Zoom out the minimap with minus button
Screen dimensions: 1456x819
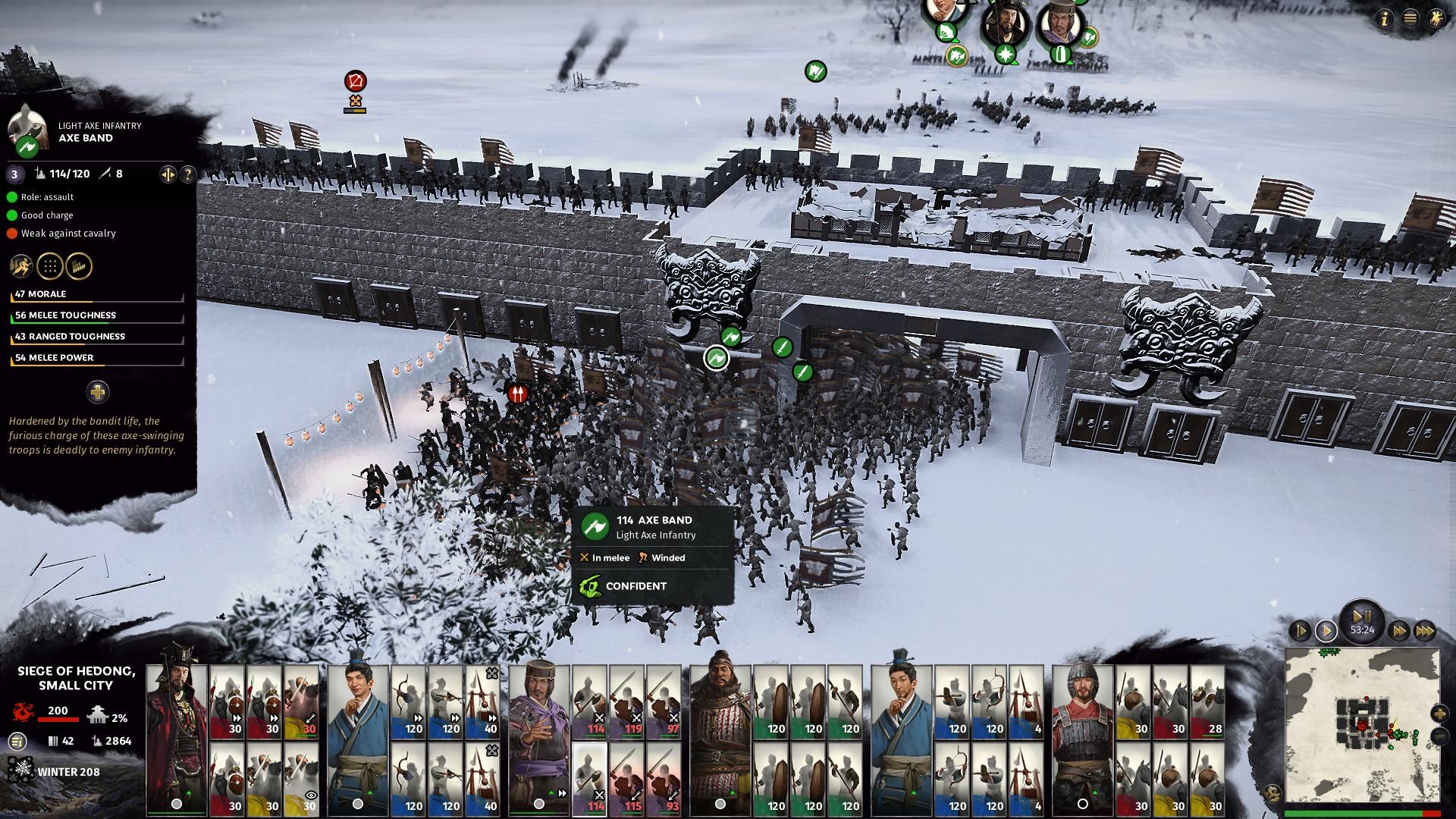tap(1439, 736)
